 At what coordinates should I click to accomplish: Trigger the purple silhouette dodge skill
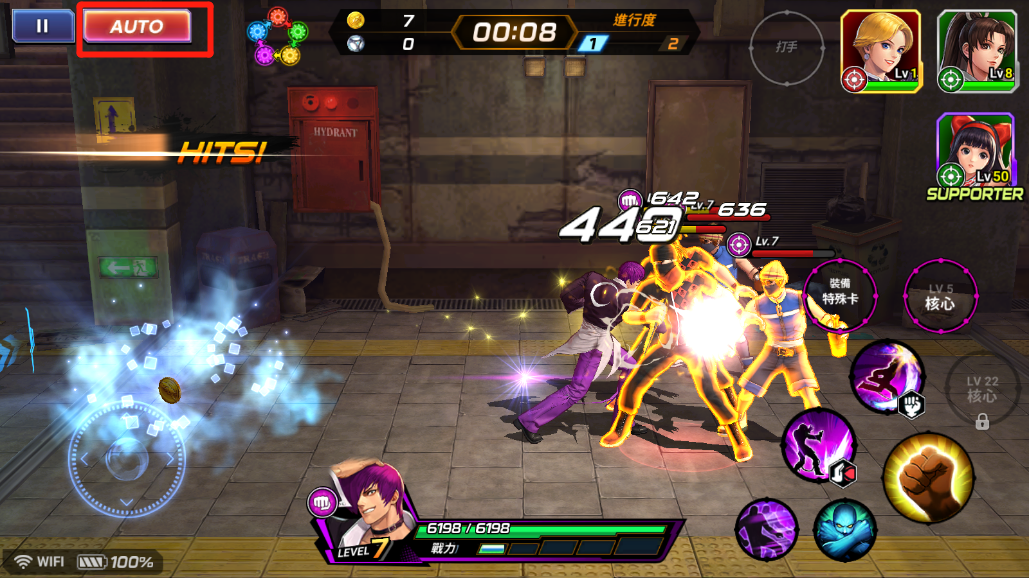click(x=767, y=528)
